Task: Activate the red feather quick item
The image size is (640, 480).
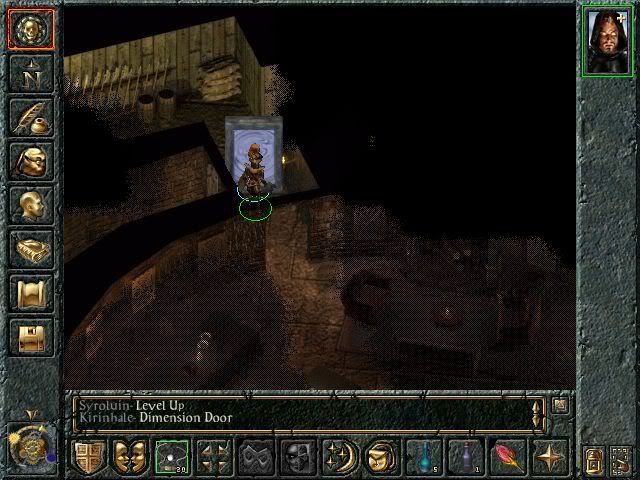Action: coord(509,457)
